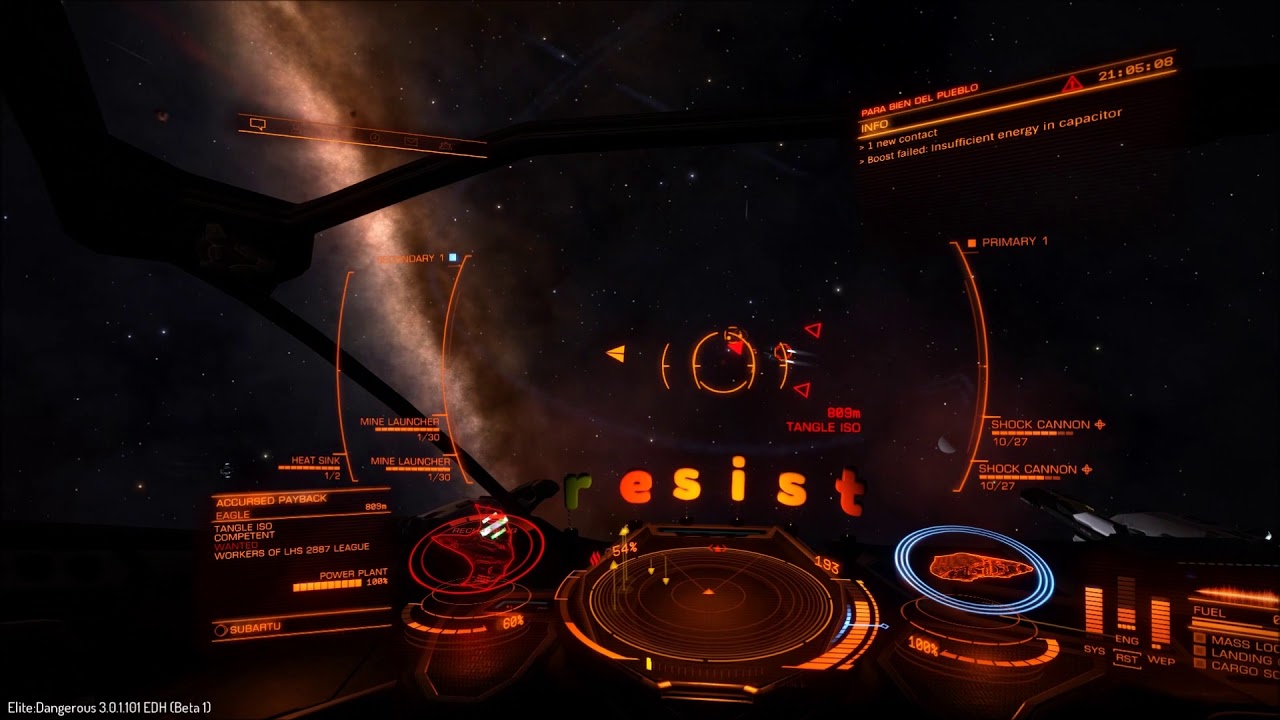Open the INFO notification panel header
This screenshot has width=1280, height=720.
[x=874, y=127]
